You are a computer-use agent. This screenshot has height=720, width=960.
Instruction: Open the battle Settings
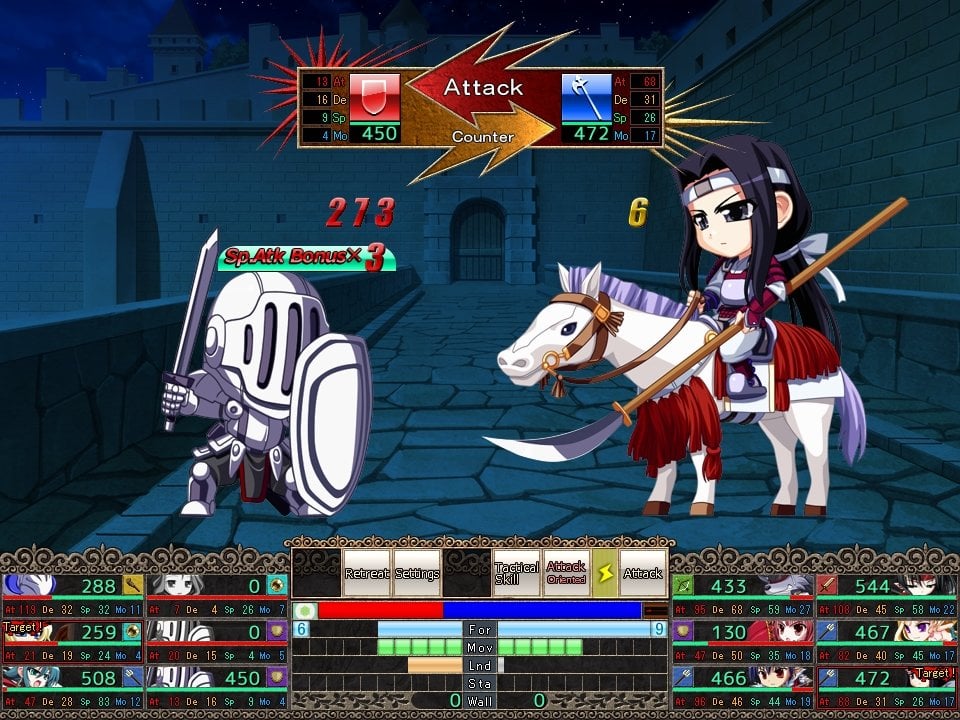417,573
